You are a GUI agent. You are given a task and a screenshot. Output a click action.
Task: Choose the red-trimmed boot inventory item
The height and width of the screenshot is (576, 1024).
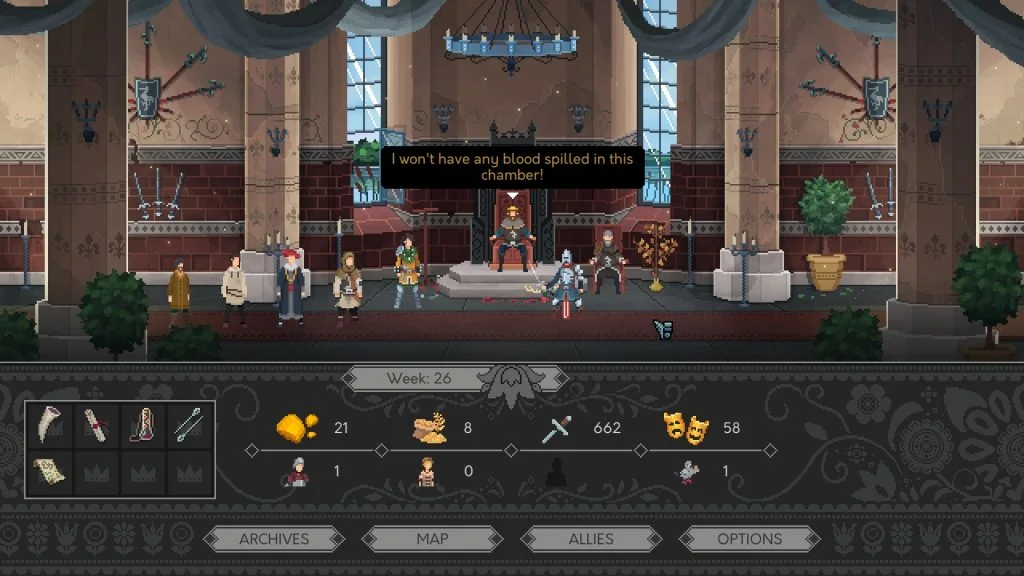click(x=144, y=426)
